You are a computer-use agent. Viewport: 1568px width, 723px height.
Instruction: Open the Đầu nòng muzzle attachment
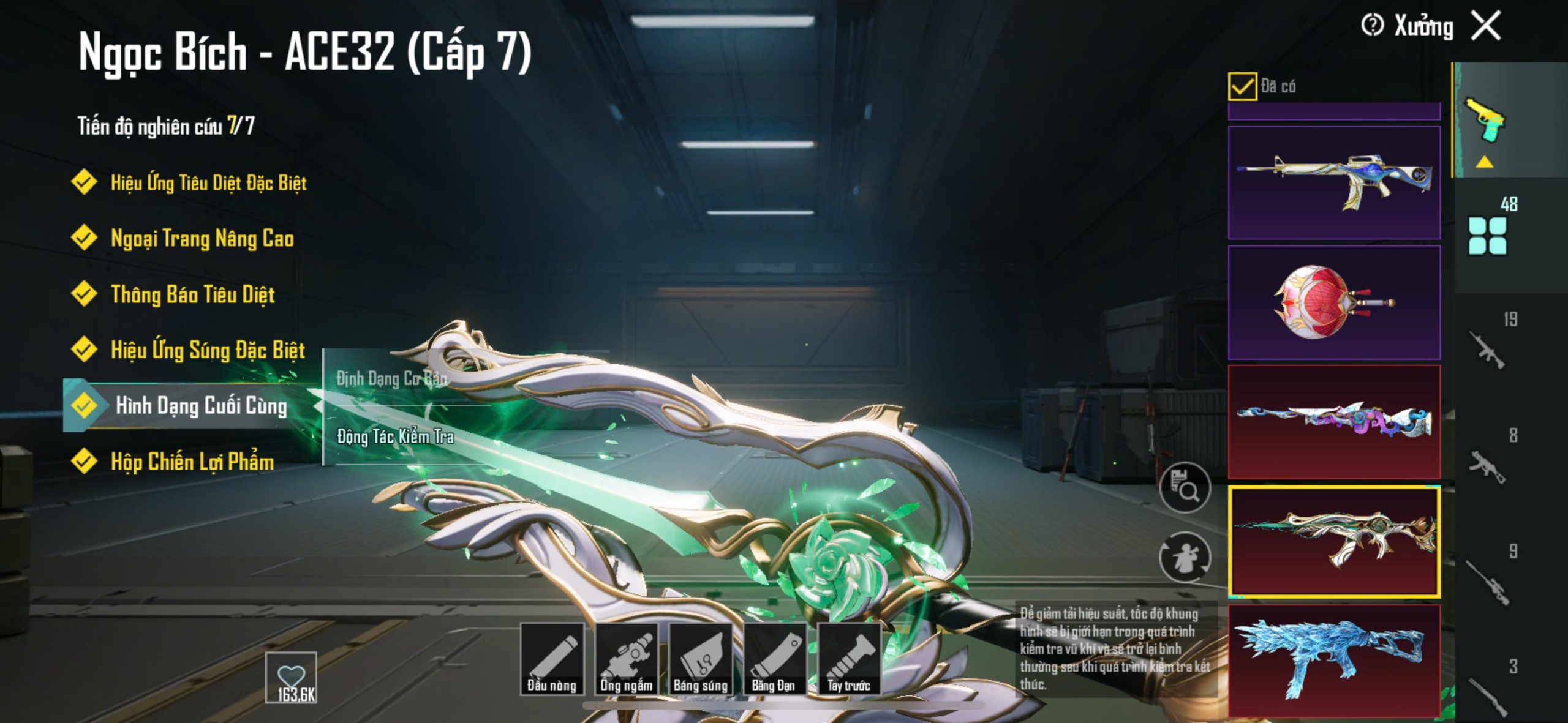(x=552, y=659)
